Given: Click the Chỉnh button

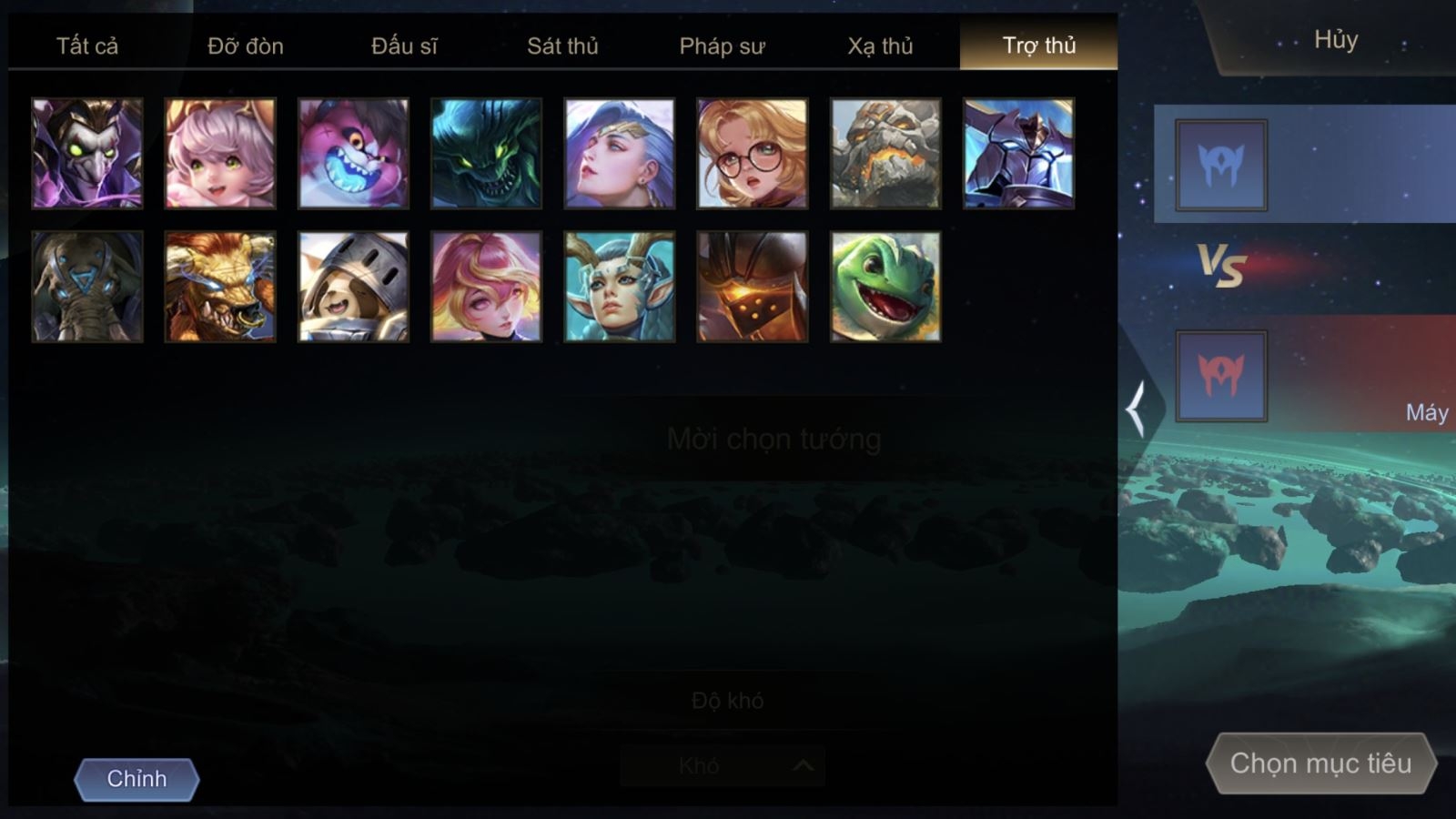Looking at the screenshot, I should pos(136,779).
